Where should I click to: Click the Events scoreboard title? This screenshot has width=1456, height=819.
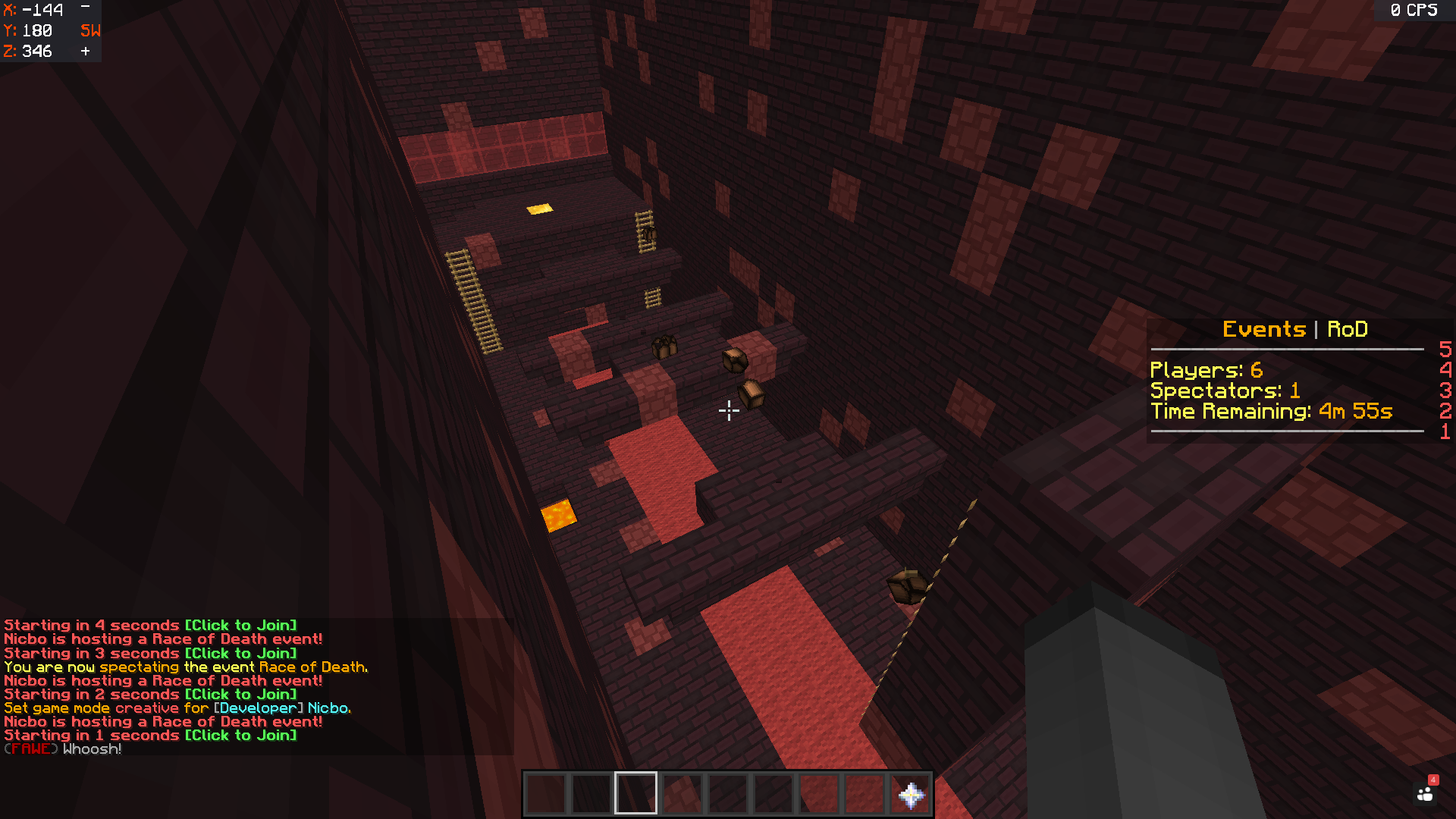[1264, 329]
